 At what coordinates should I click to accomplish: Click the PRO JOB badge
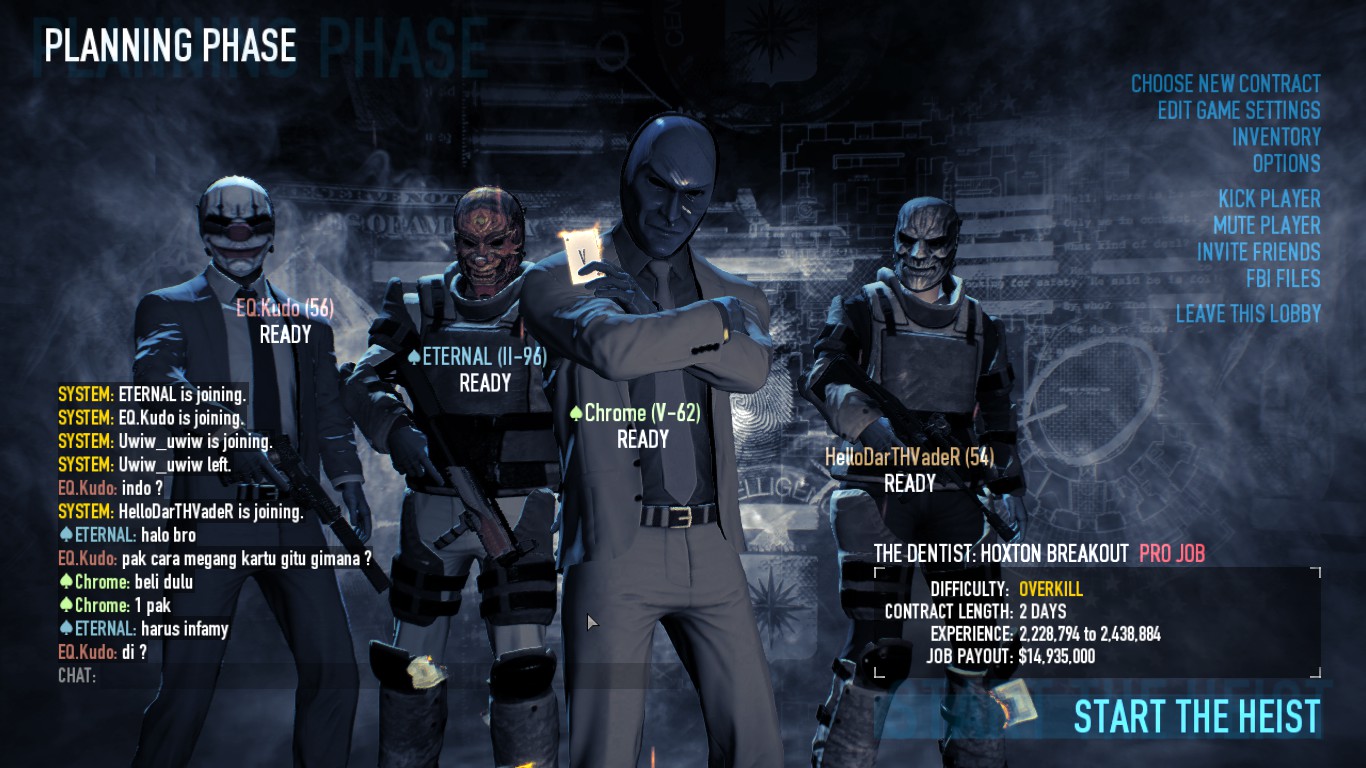1171,549
